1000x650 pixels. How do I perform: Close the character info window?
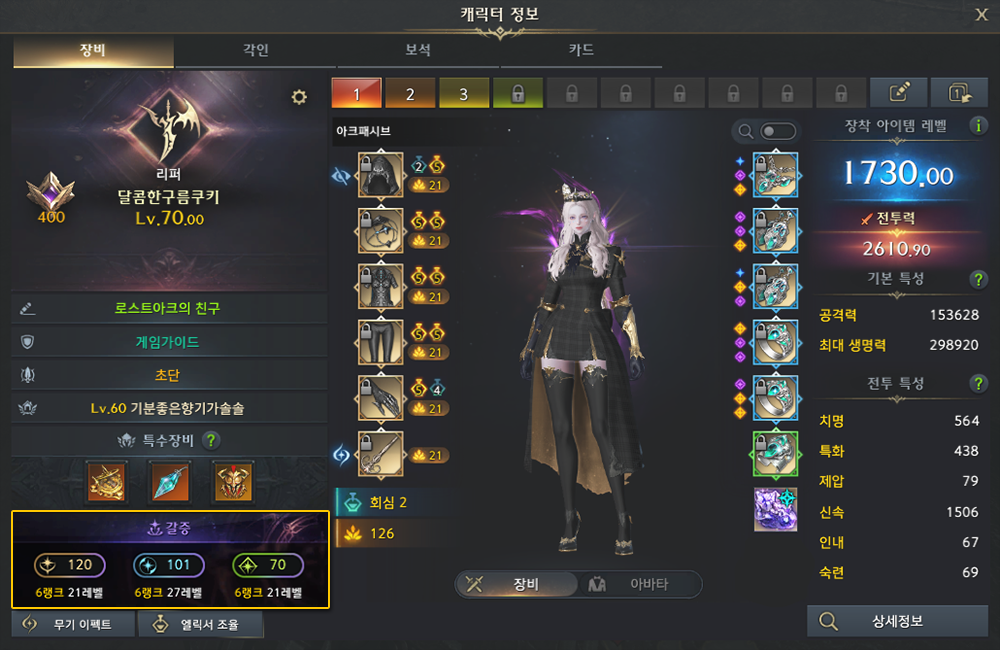coord(981,14)
